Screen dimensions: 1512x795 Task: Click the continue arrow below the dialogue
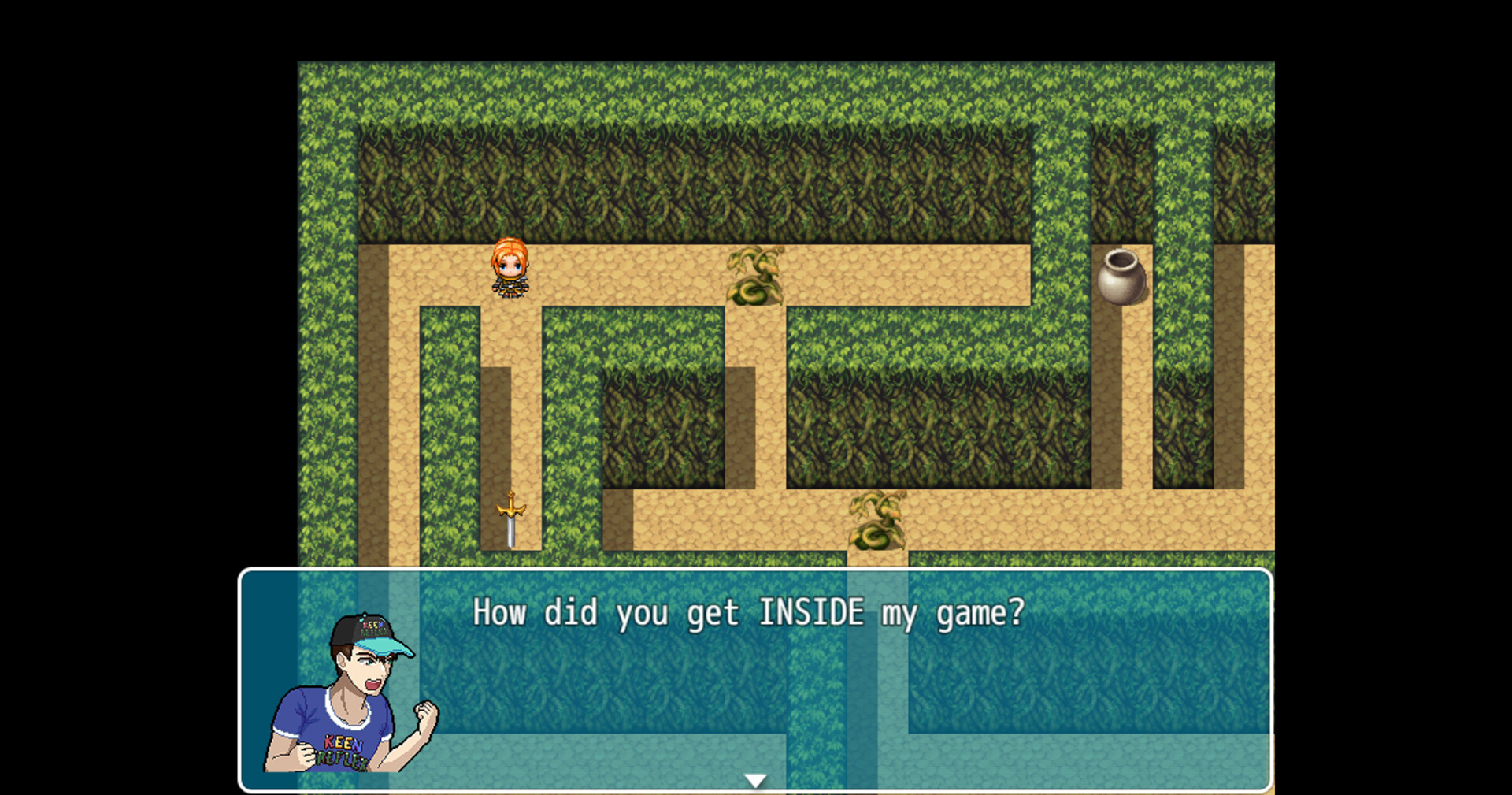click(x=754, y=779)
